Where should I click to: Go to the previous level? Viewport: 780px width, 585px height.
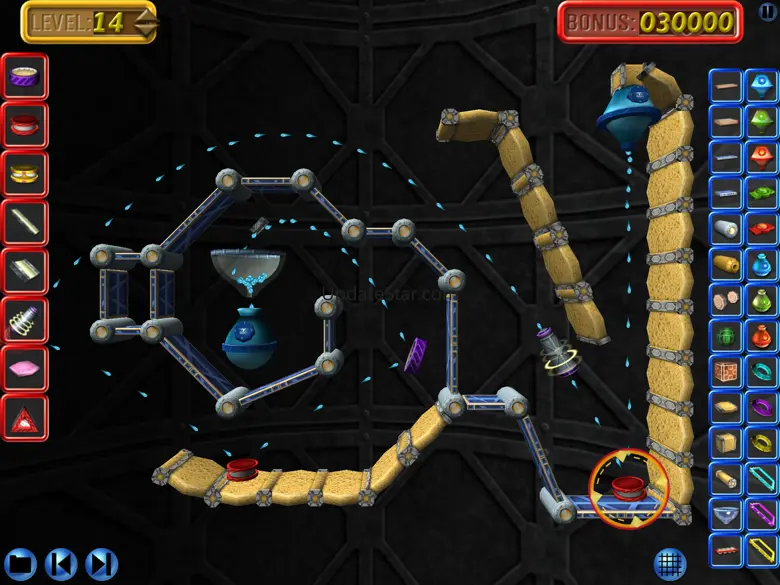(61, 562)
